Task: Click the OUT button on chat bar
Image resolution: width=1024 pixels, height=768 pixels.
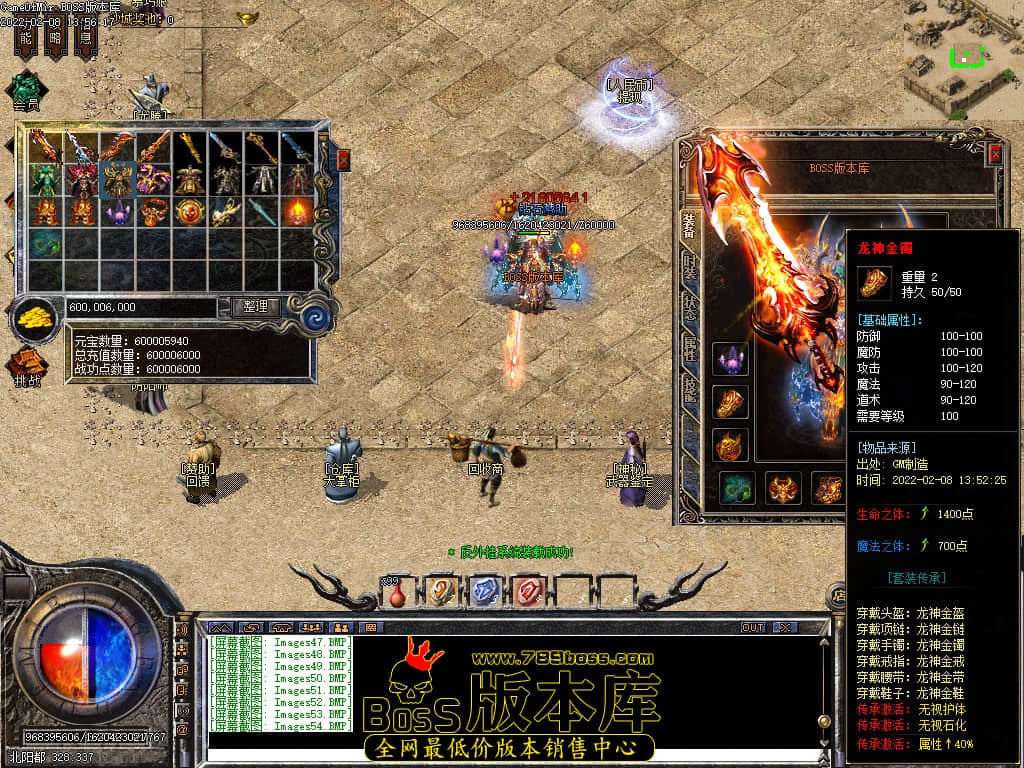Action: [x=753, y=627]
